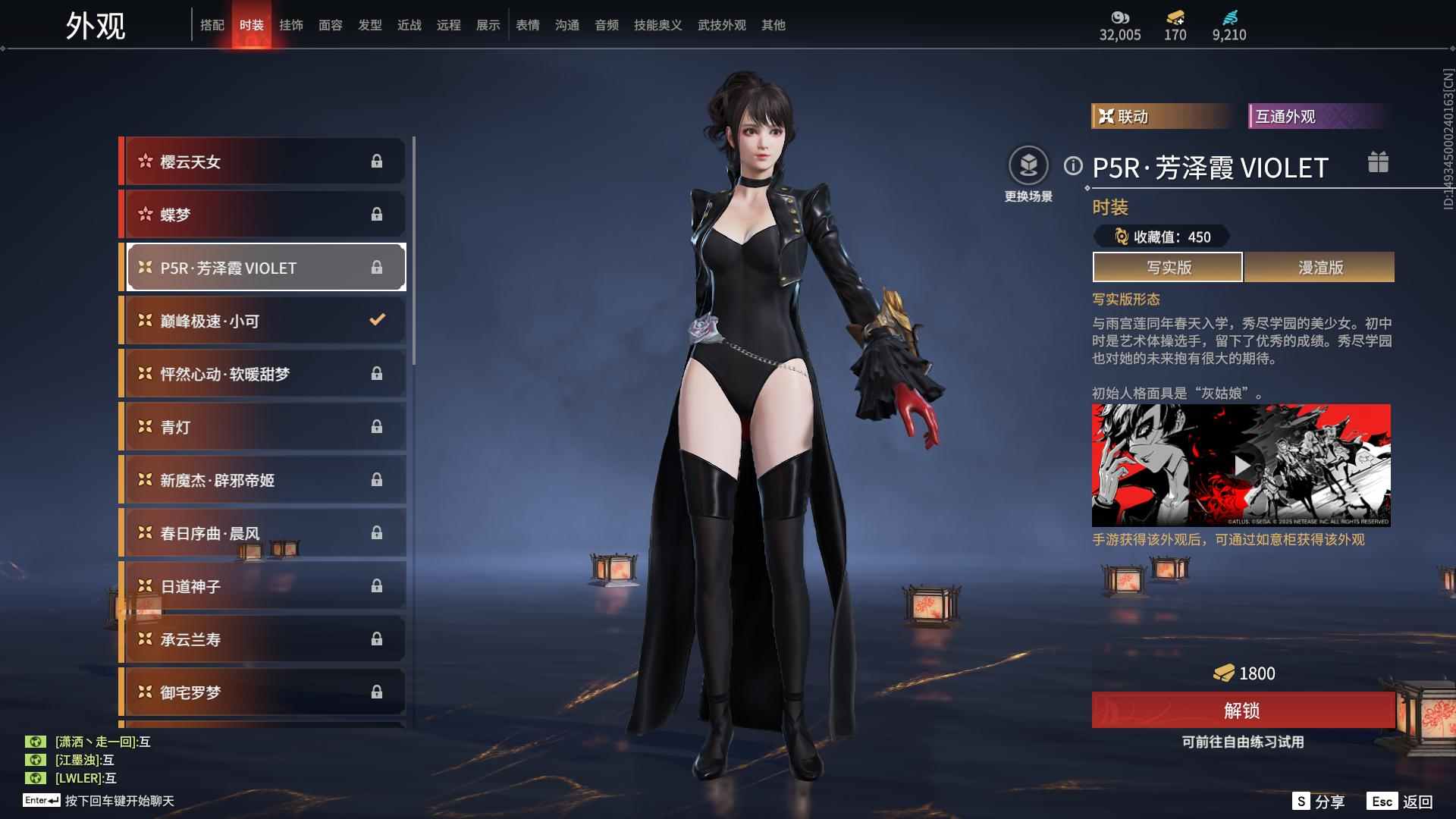This screenshot has width=1456, height=819.
Task: Open the 武技外观 tab
Action: 721,25
